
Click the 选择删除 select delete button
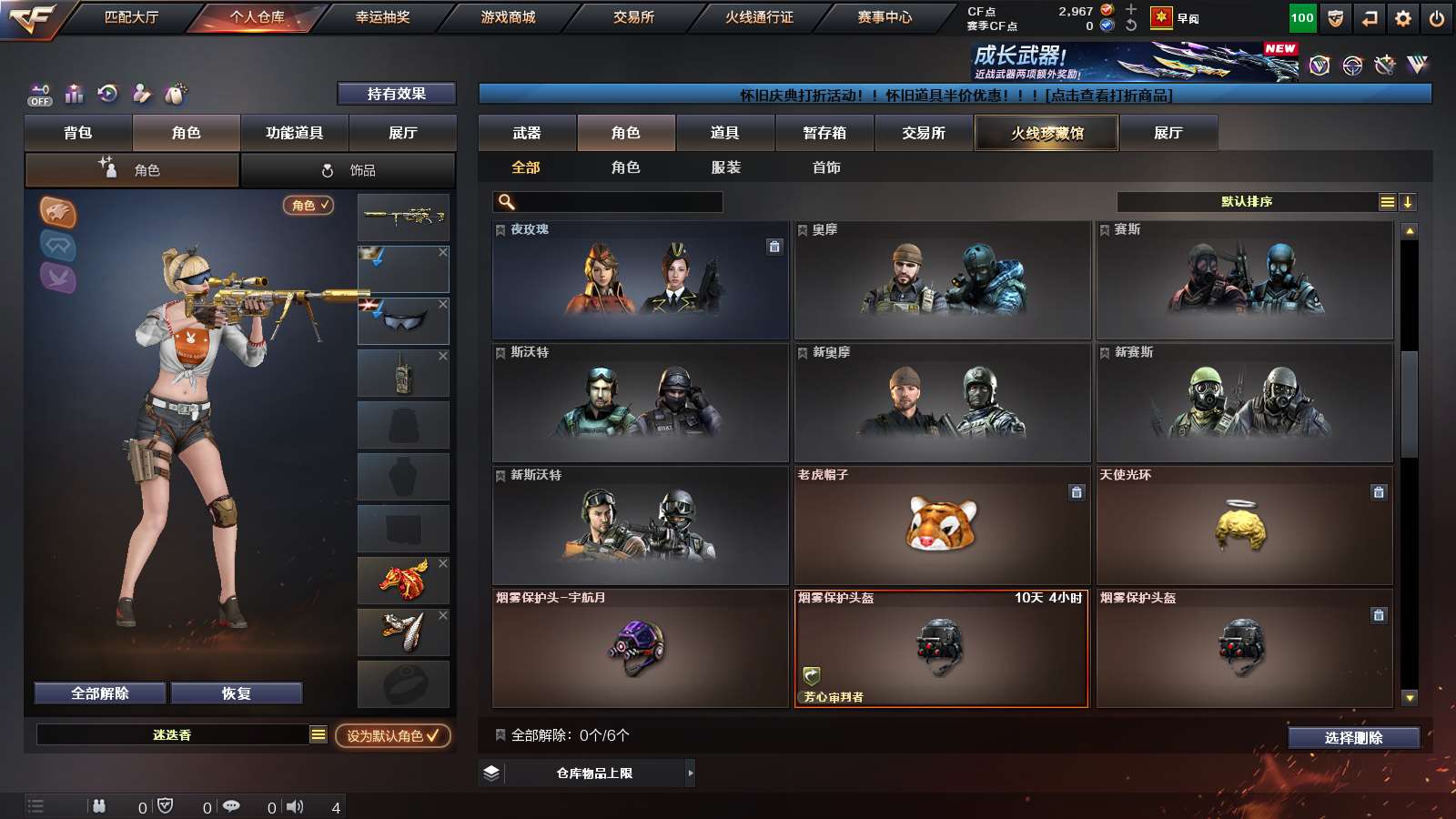(1353, 738)
